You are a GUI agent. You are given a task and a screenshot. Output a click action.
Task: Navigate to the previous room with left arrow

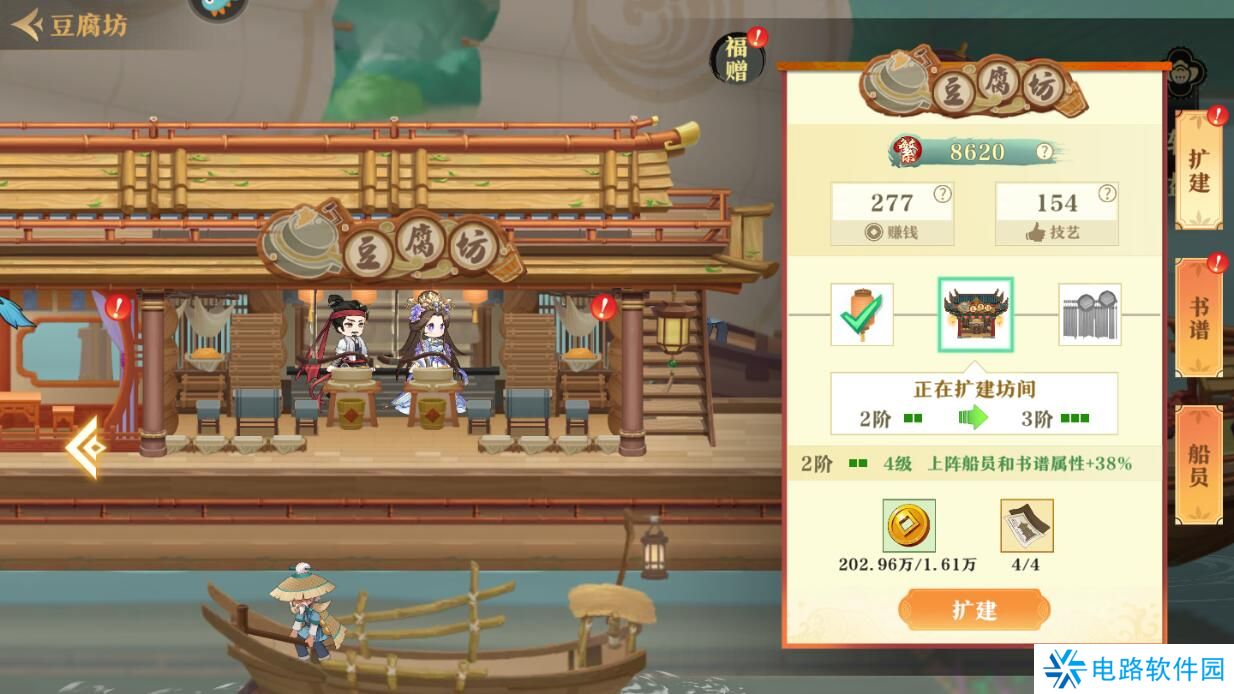pos(87,448)
